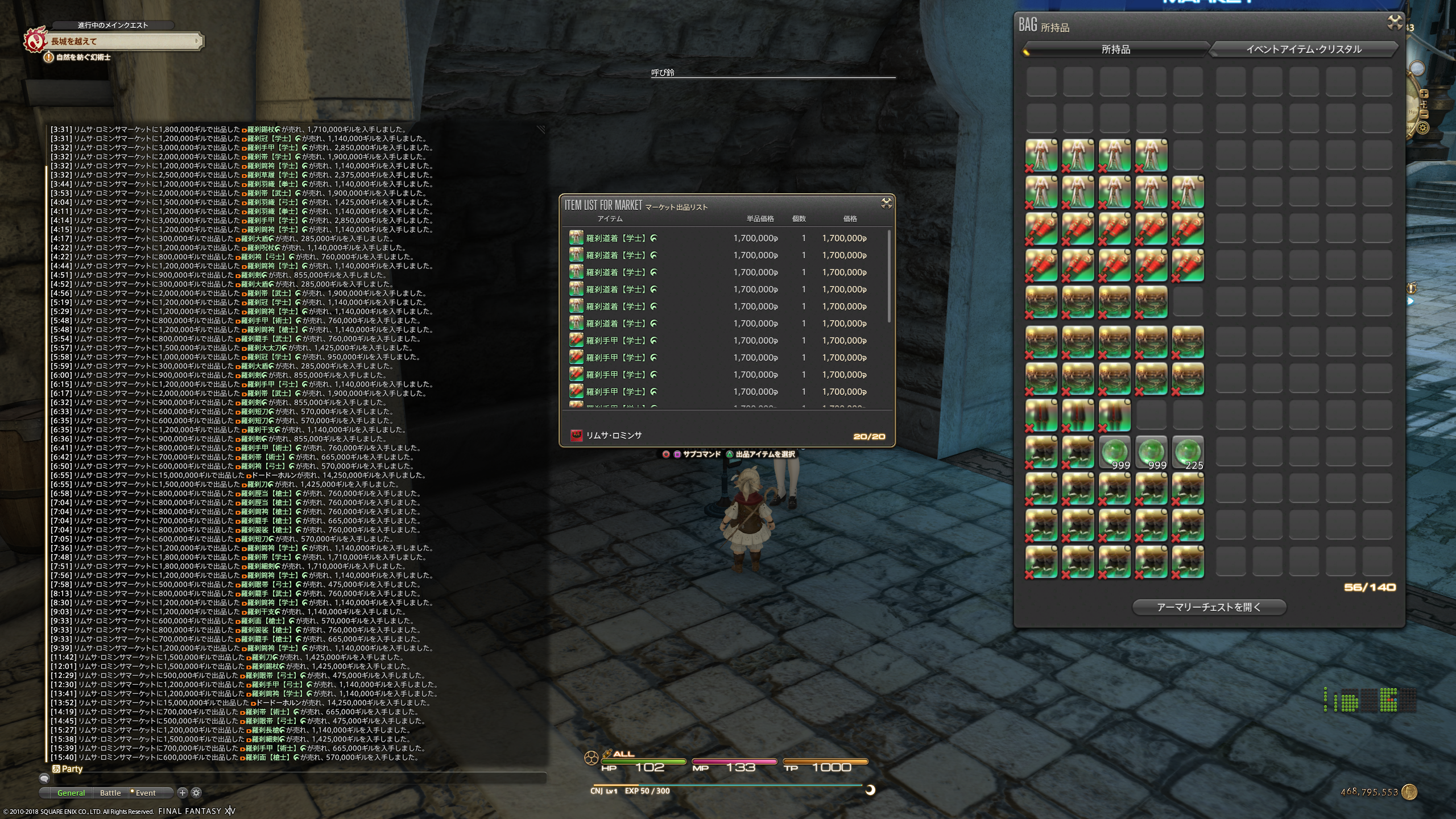The width and height of the screenshot is (1456, 819).
Task: Switch to the イベントアイテム・クリスタル tab
Action: [1303, 49]
